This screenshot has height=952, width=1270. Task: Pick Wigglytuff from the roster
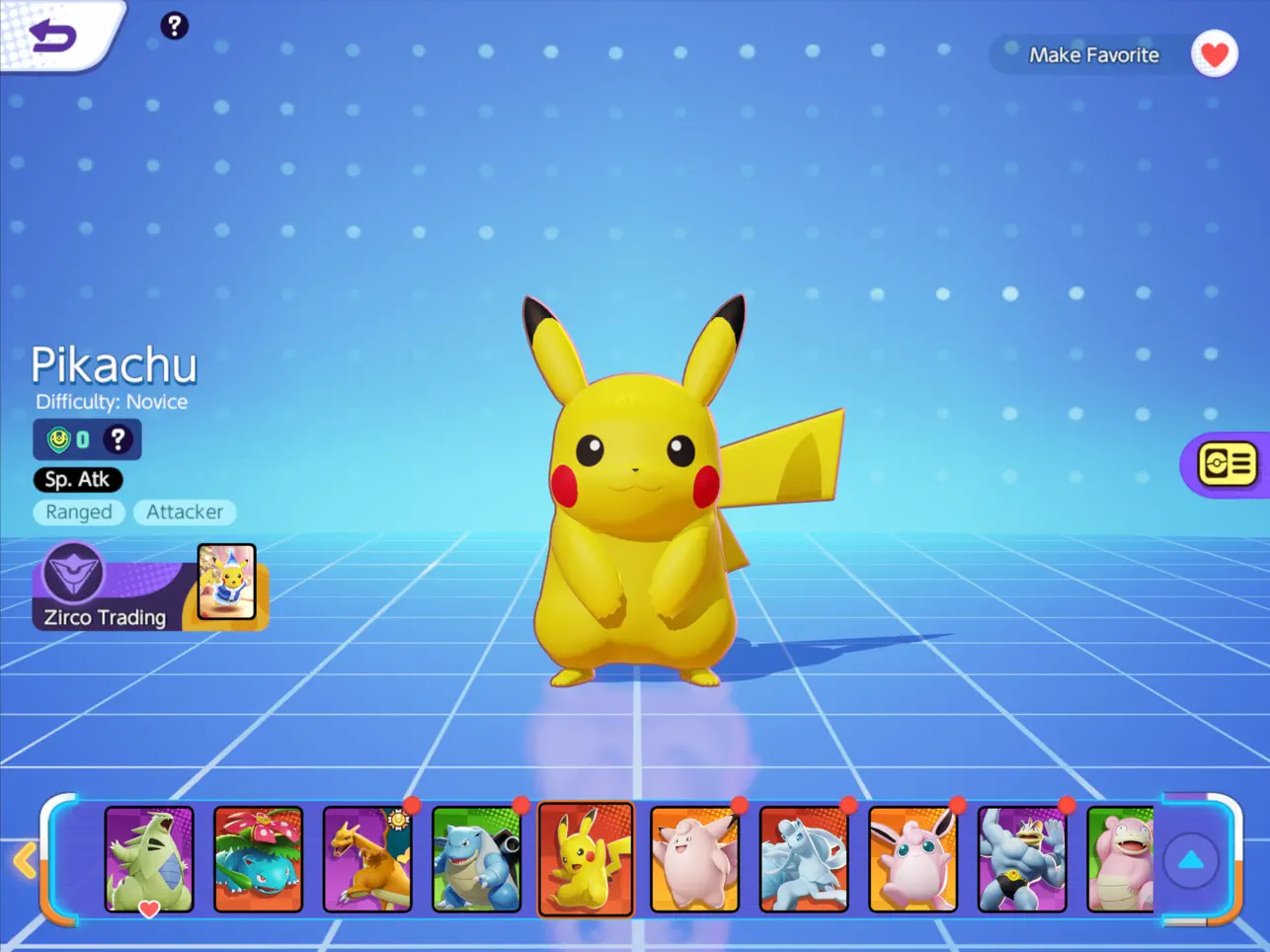pos(913,858)
